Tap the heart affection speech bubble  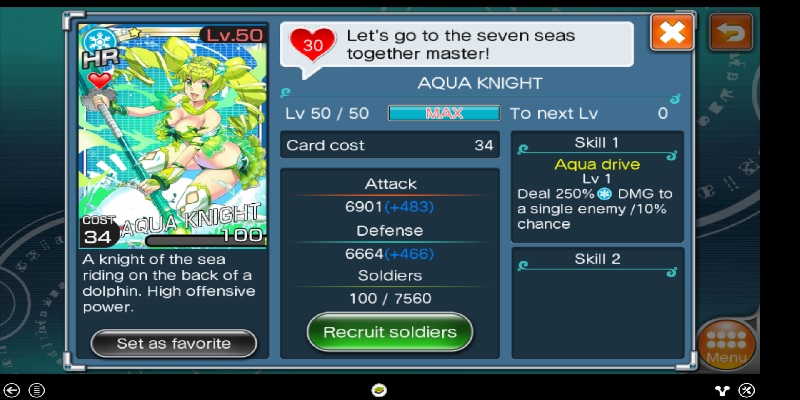(x=460, y=44)
